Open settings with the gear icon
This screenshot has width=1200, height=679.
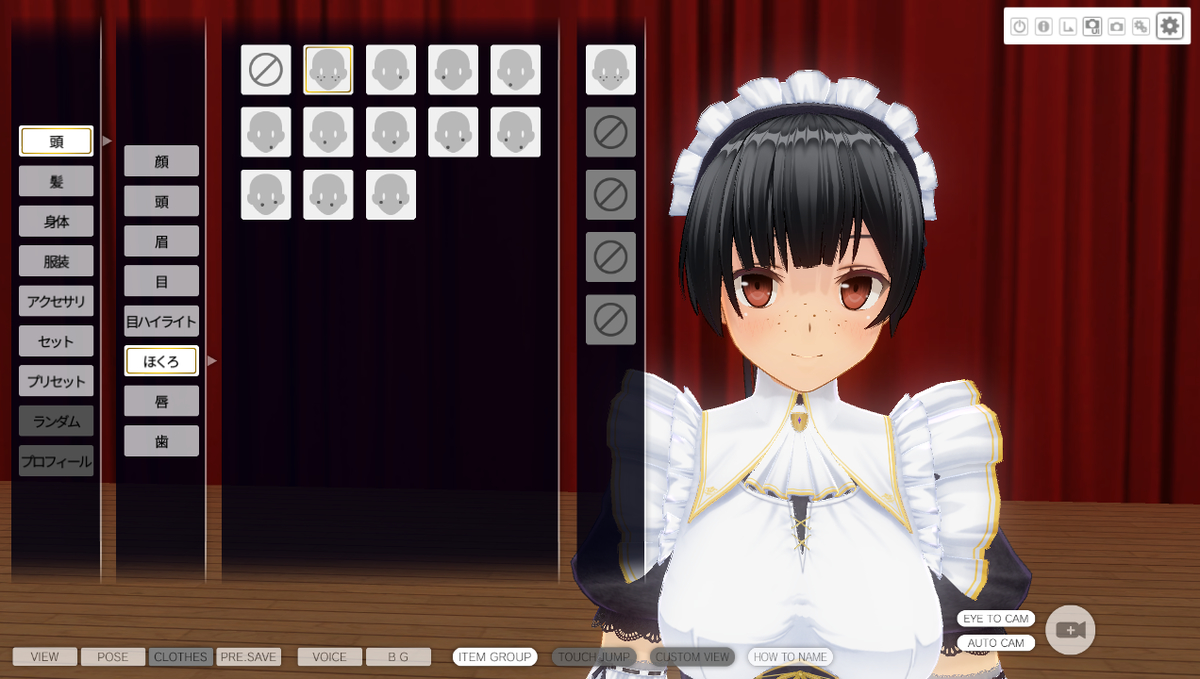pos(1169,26)
